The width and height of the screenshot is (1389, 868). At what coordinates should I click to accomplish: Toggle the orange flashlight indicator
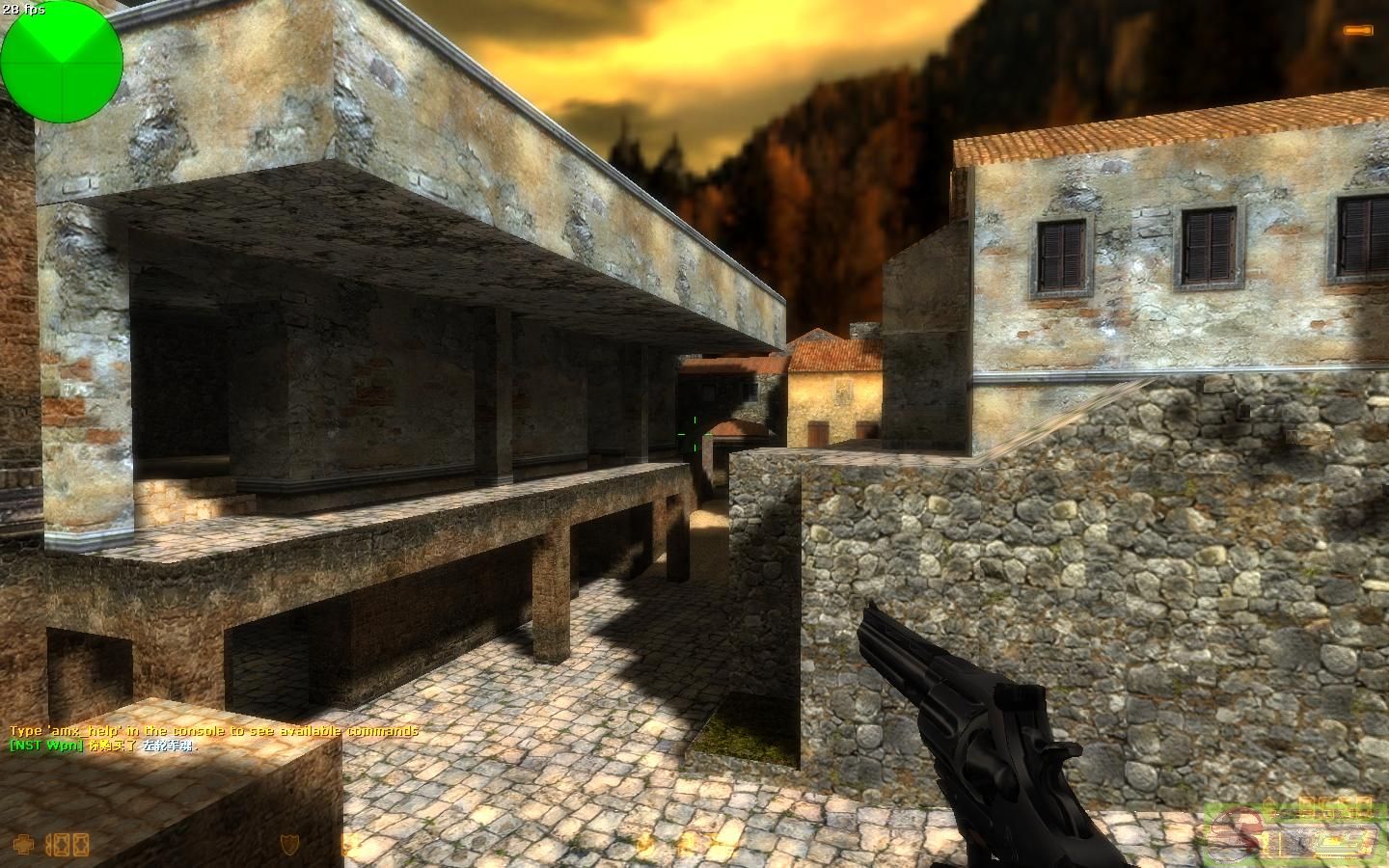pyautogui.click(x=1357, y=32)
